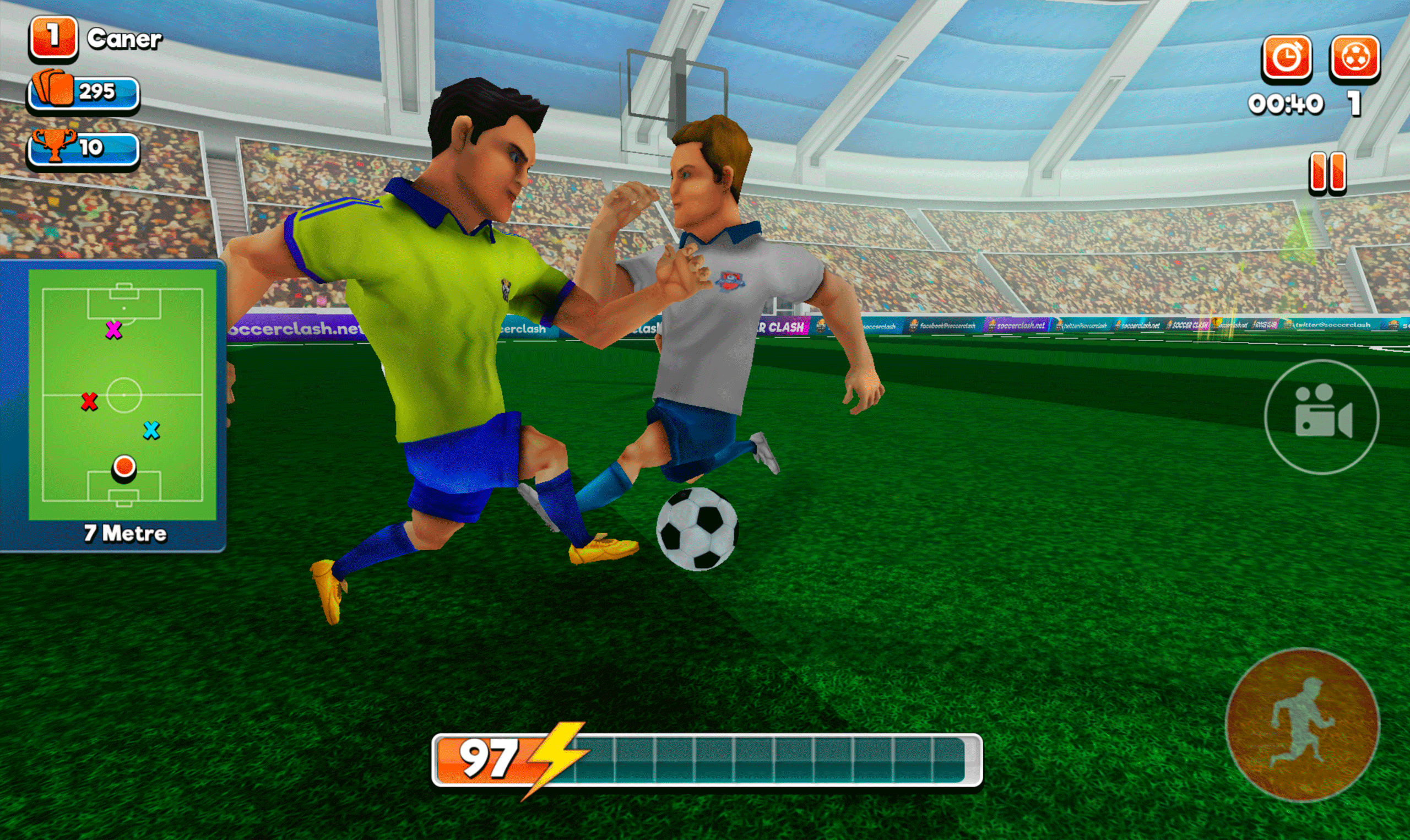1410x840 pixels.
Task: Select the cyan X marker on minimap
Action: (151, 430)
